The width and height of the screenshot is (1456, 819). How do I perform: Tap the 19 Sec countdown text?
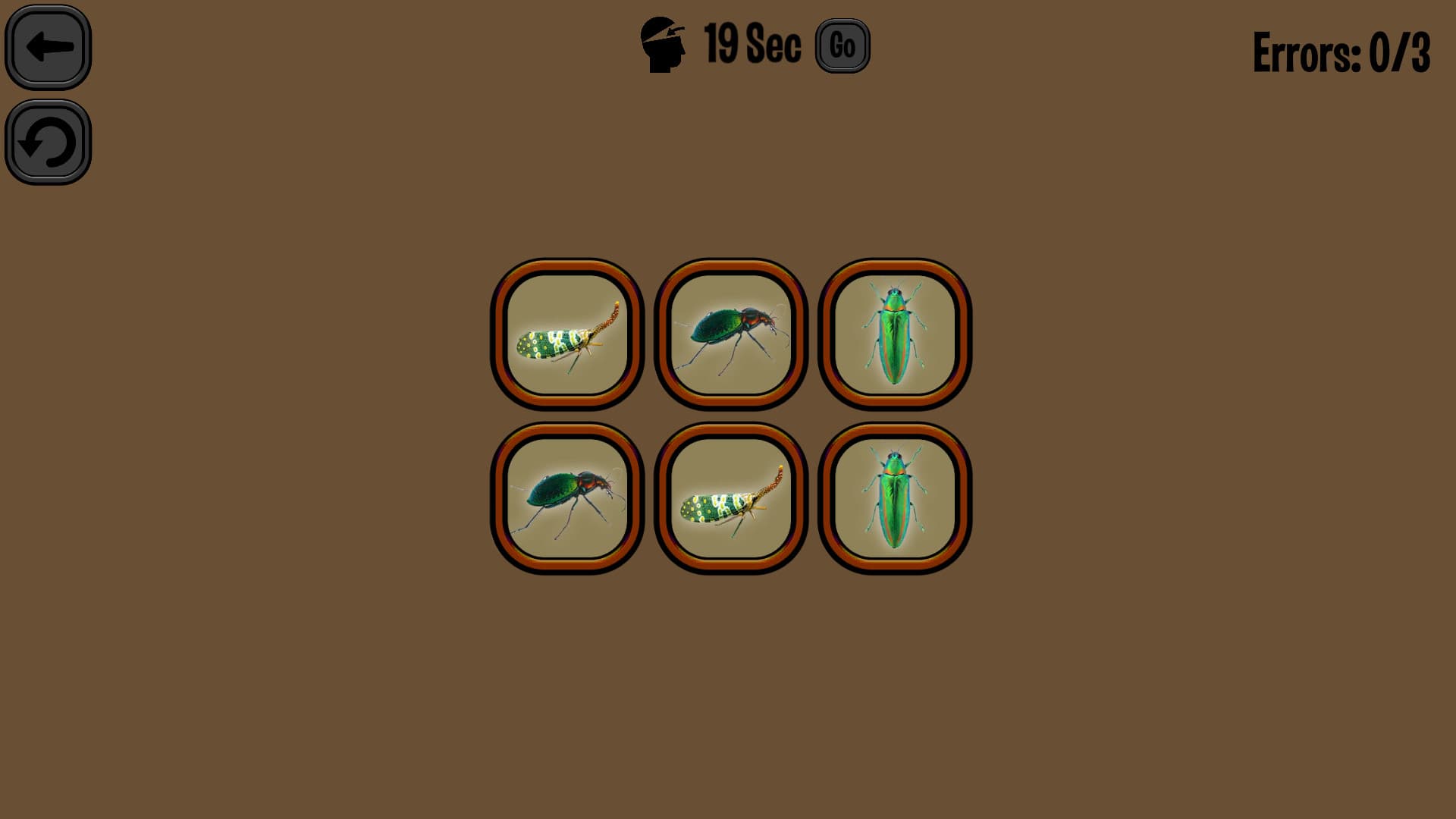(749, 44)
